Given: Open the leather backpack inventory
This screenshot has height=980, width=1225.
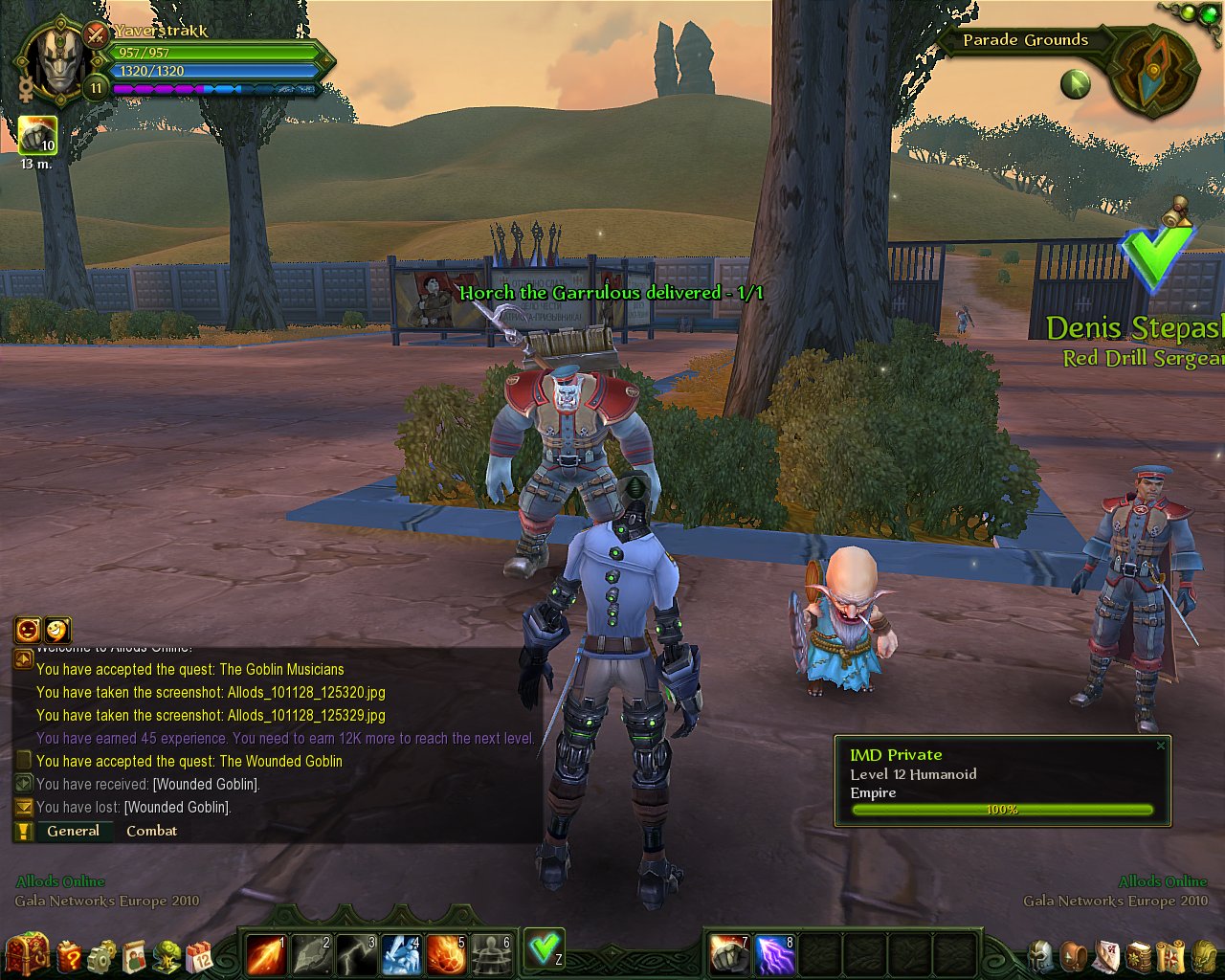Looking at the screenshot, I should pos(1075,955).
